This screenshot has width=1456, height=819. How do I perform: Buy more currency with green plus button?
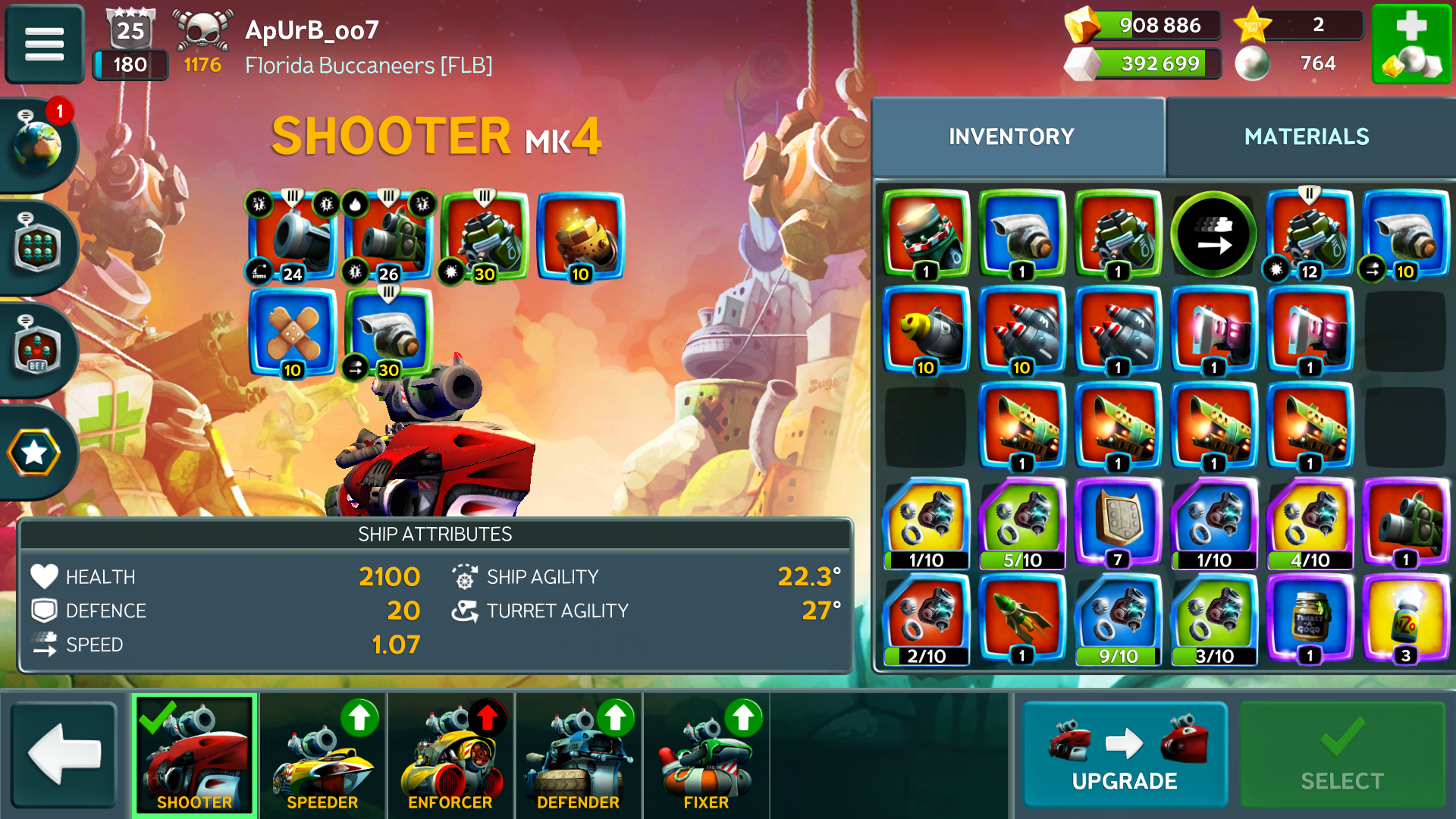[1410, 44]
